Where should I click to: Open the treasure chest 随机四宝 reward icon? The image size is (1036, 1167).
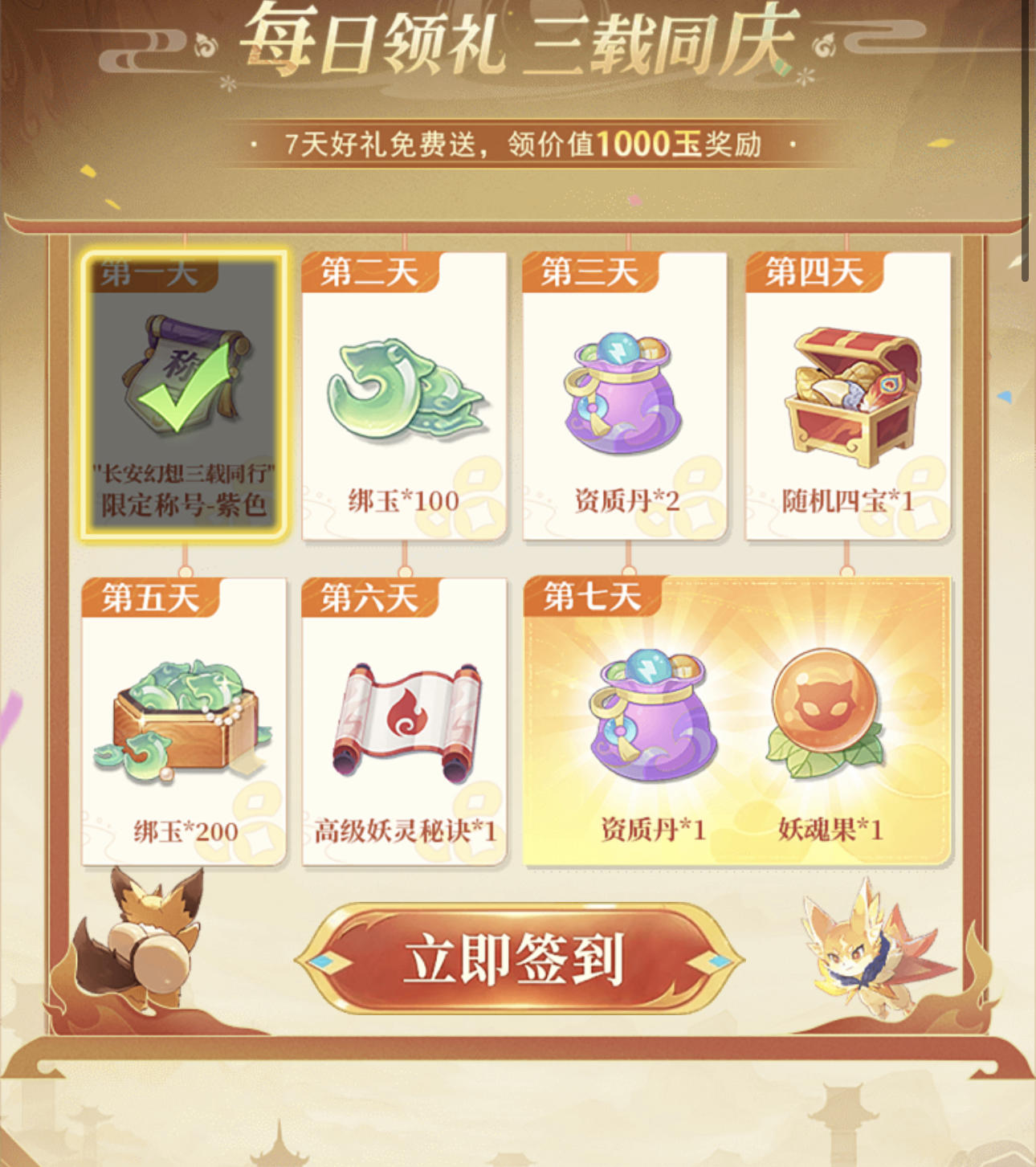point(849,386)
